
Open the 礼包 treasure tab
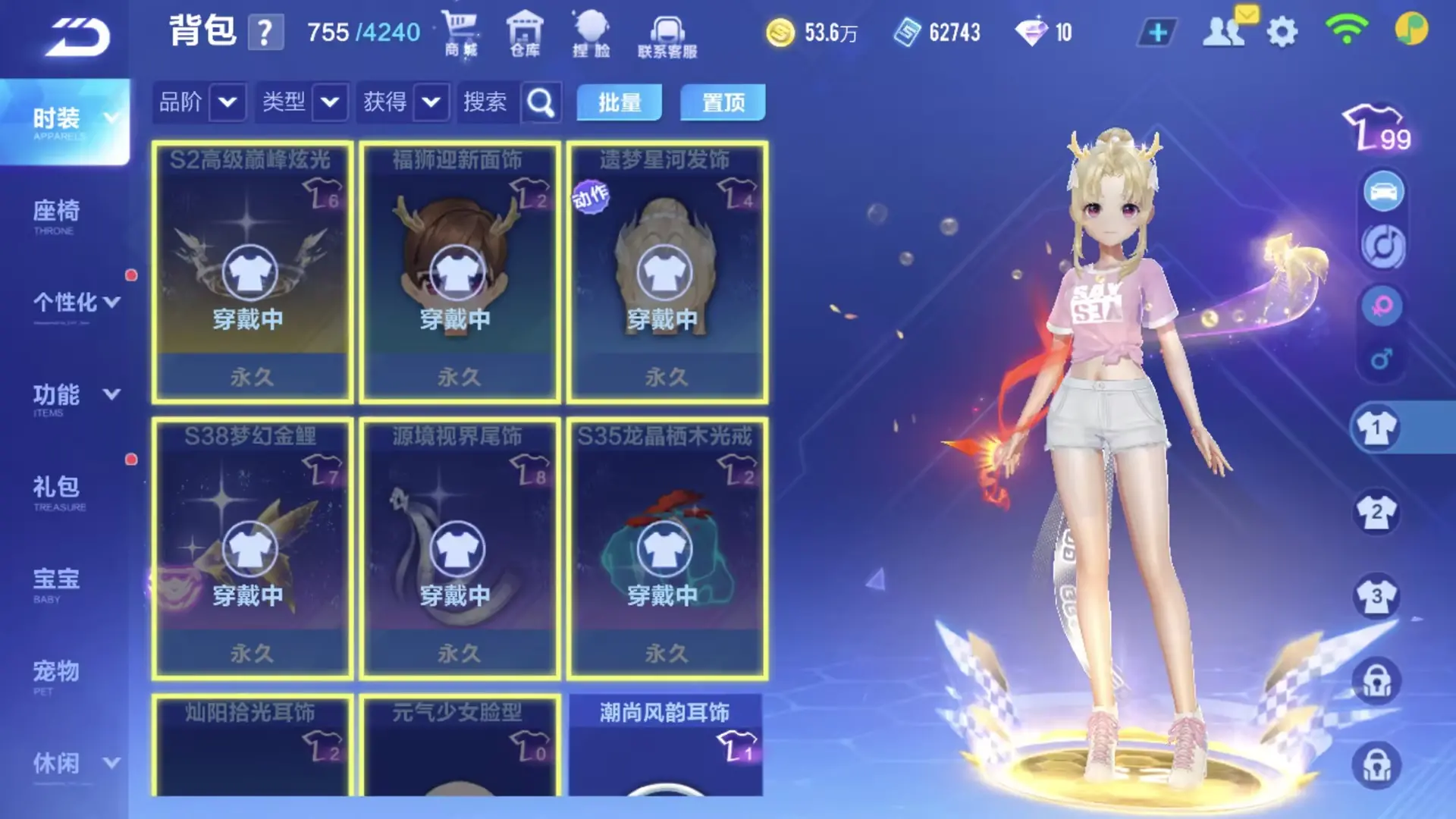tap(57, 491)
